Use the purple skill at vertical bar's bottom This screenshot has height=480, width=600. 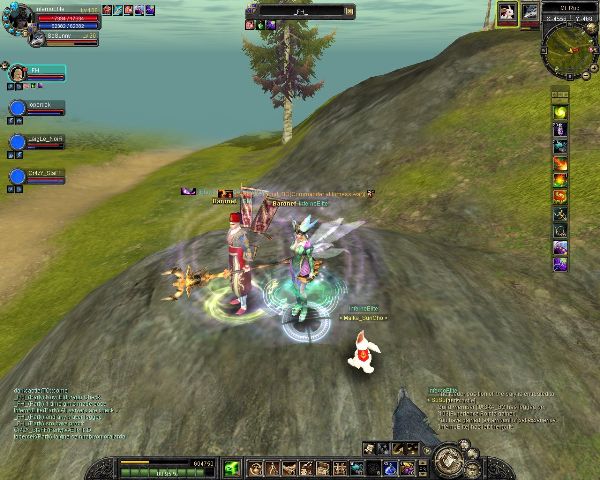(560, 263)
